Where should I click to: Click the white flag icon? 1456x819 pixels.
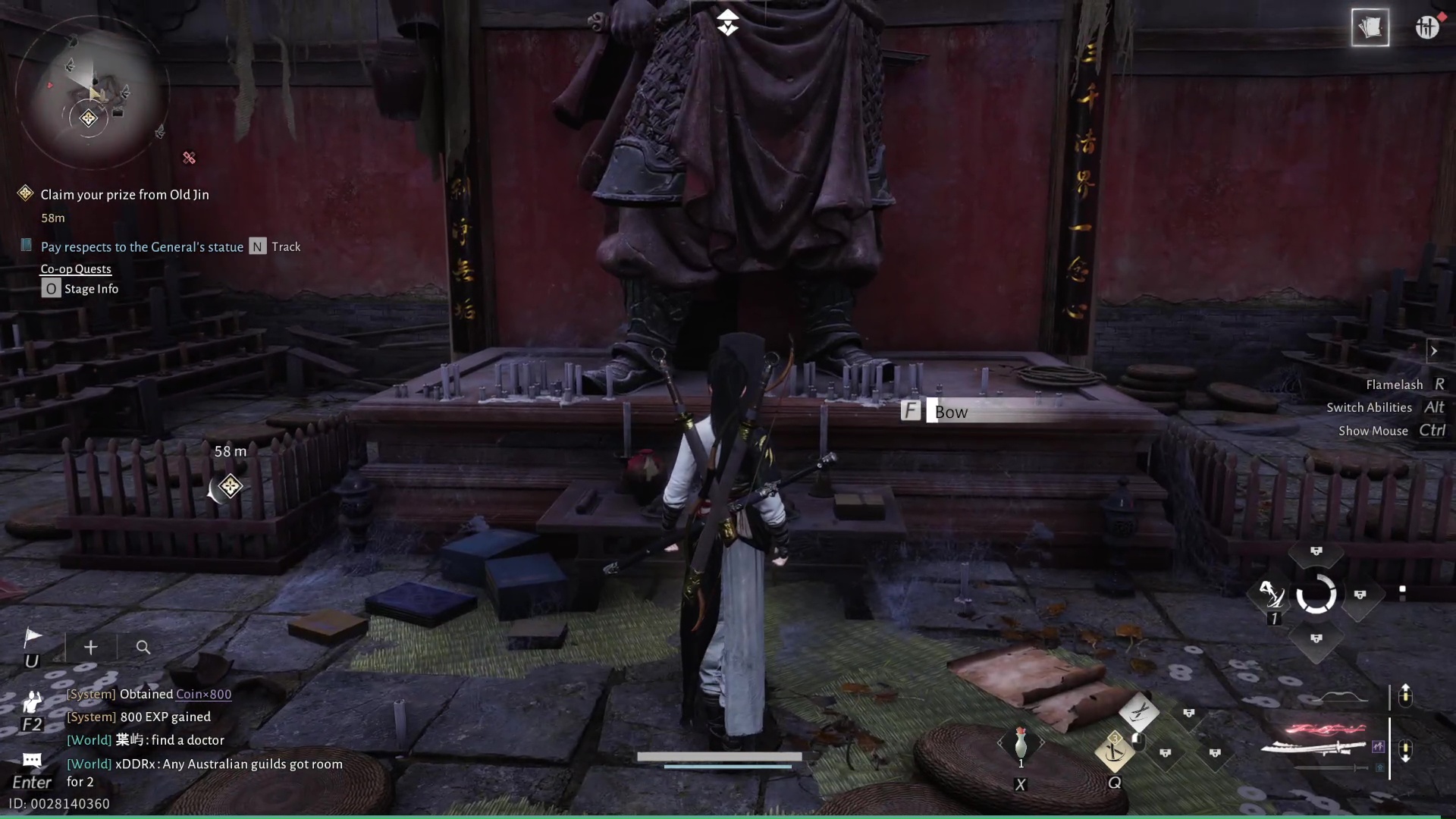[x=33, y=638]
